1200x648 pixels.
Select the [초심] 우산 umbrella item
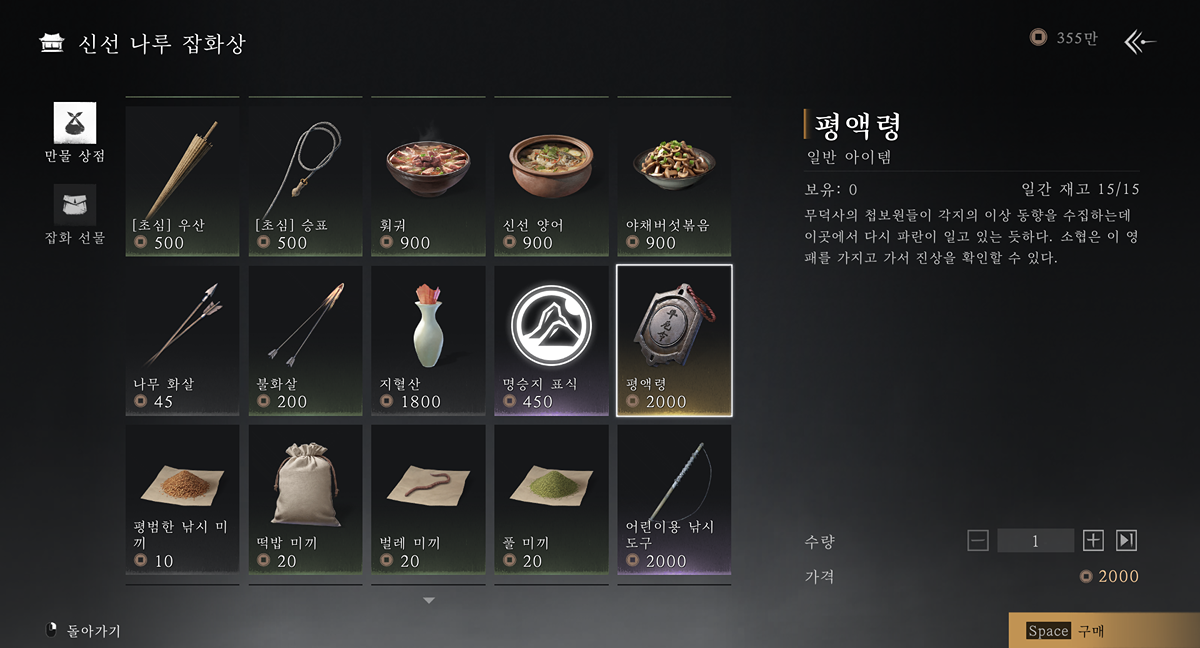click(x=182, y=177)
